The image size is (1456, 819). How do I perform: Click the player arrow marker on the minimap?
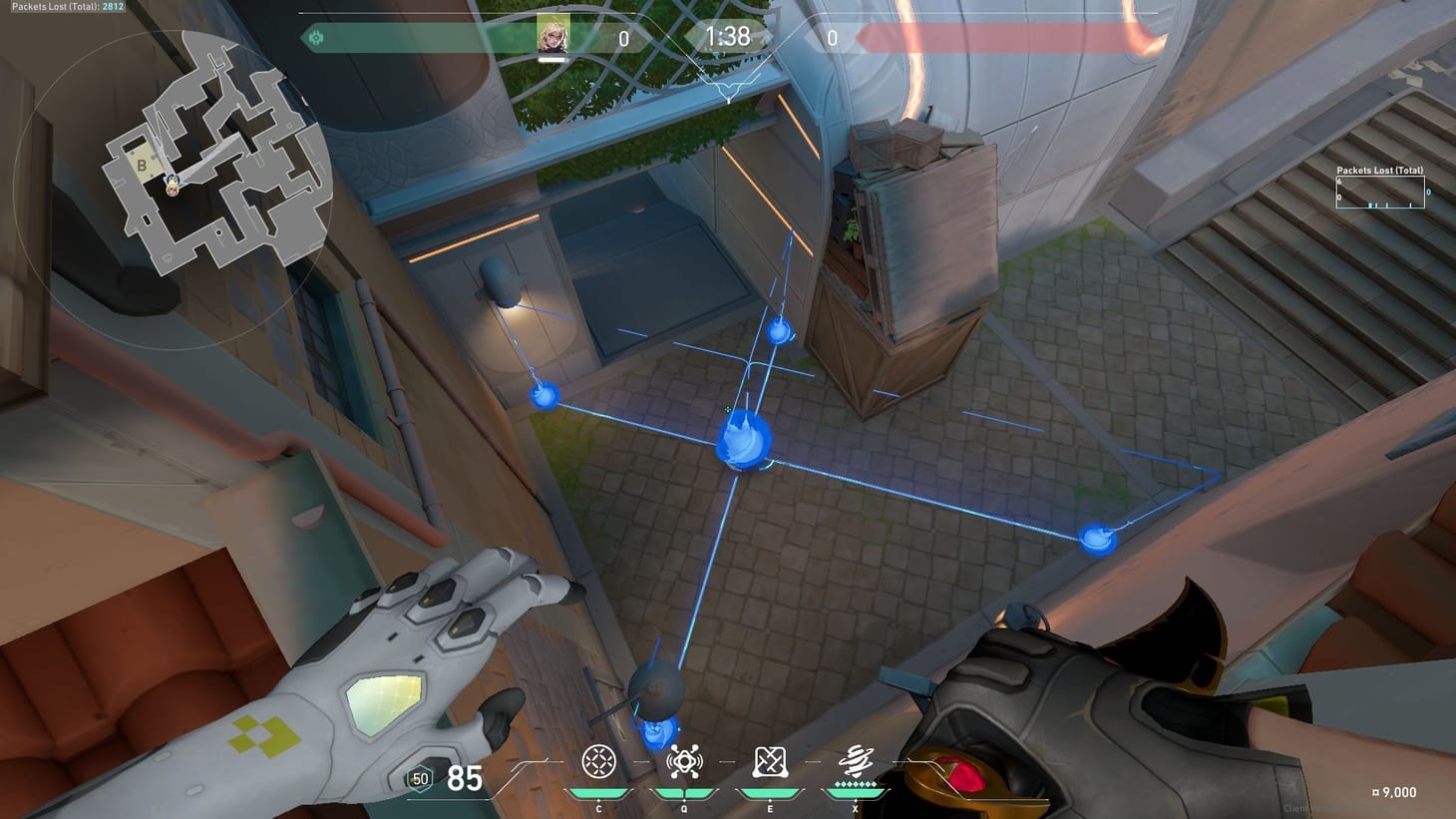[172, 186]
